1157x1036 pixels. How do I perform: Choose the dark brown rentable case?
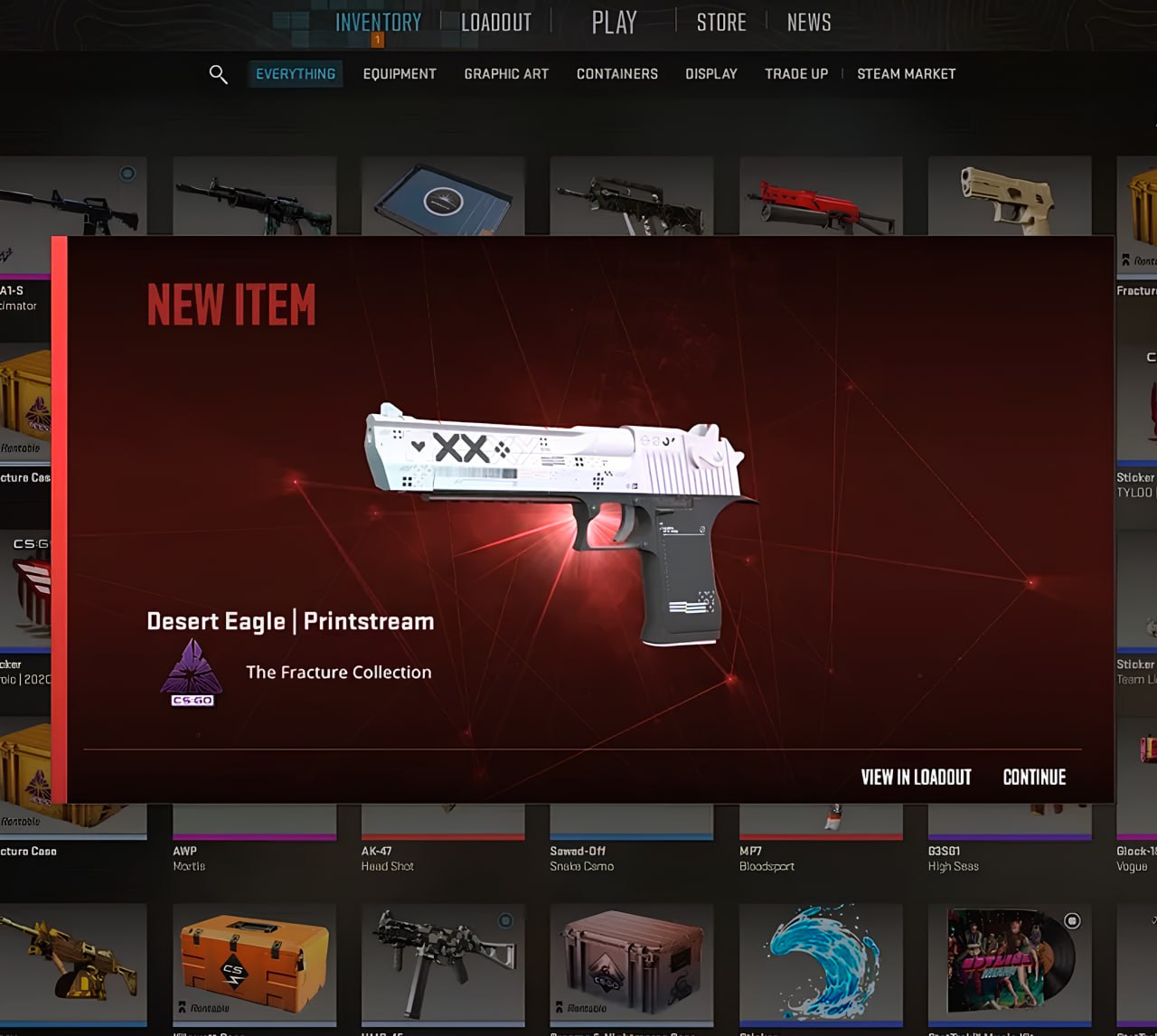tap(631, 963)
